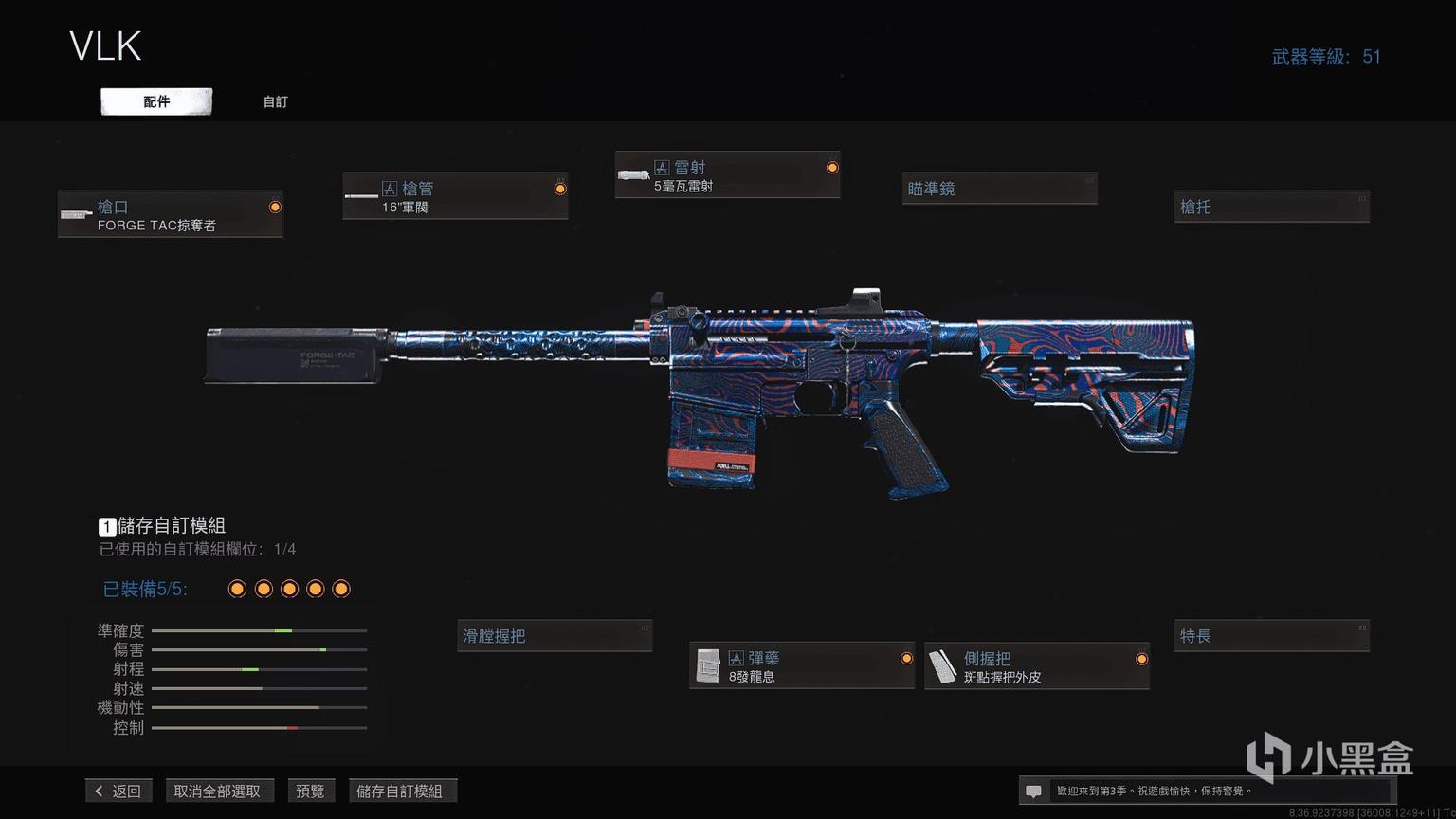Open the 預覽 preview button
1456x819 pixels.
click(310, 791)
